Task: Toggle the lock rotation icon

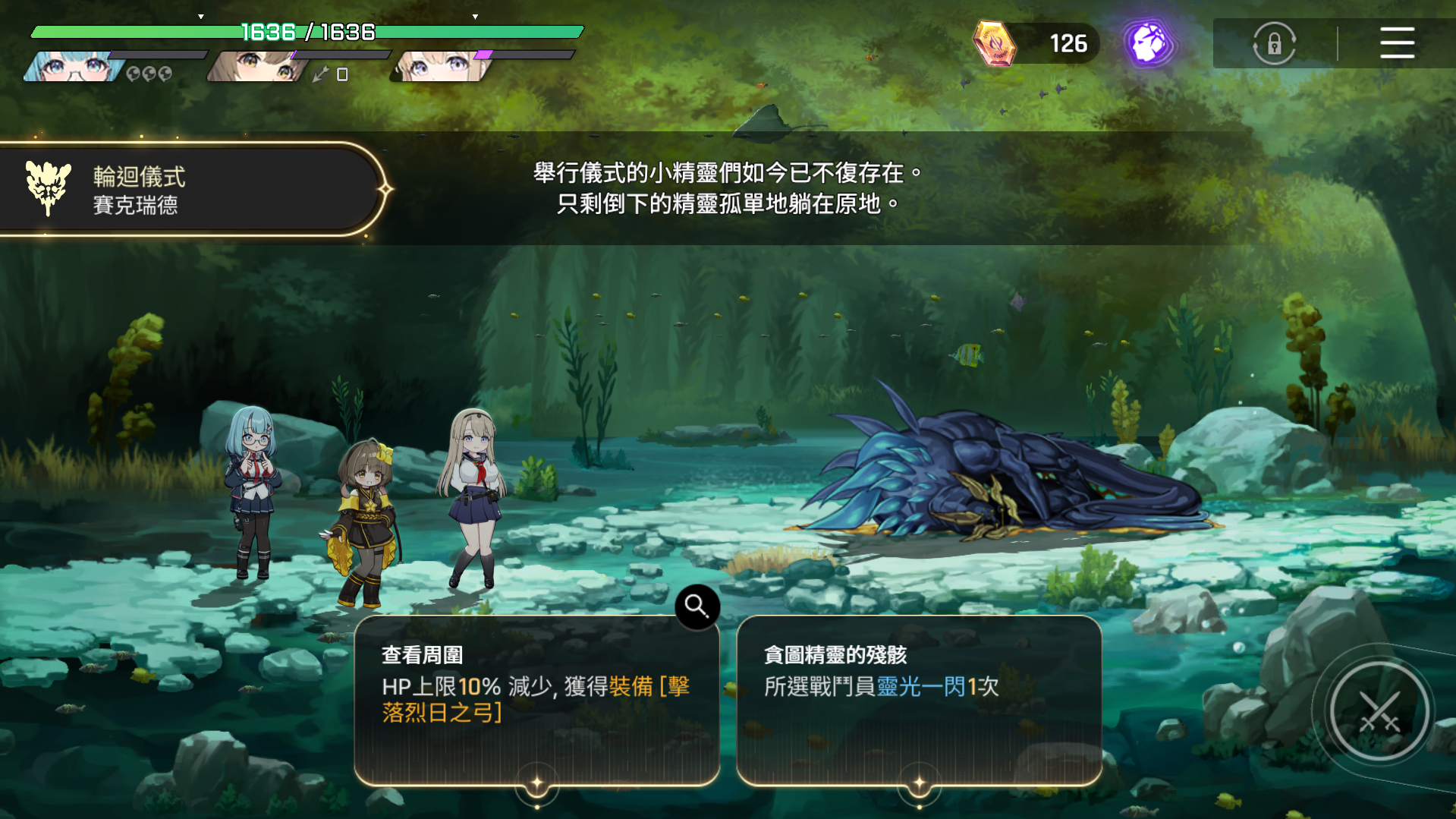Action: click(1274, 43)
